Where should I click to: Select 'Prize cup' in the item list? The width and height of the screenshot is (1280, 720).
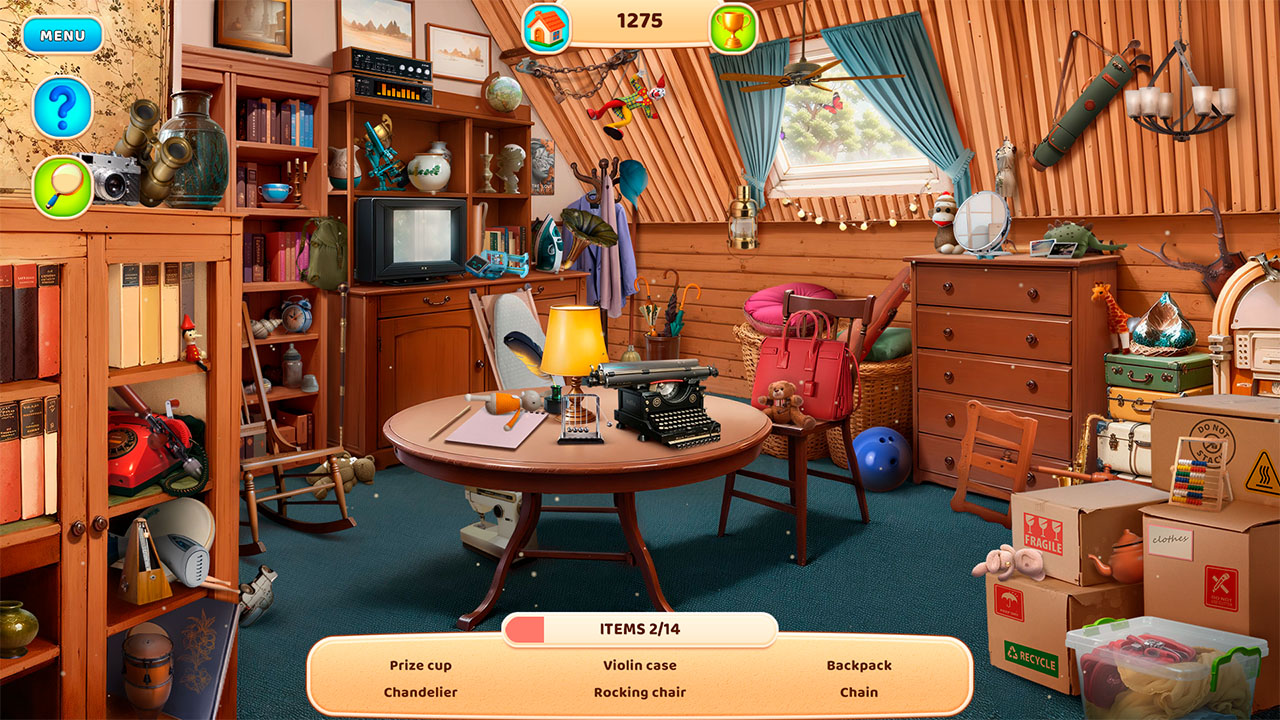[x=424, y=664]
